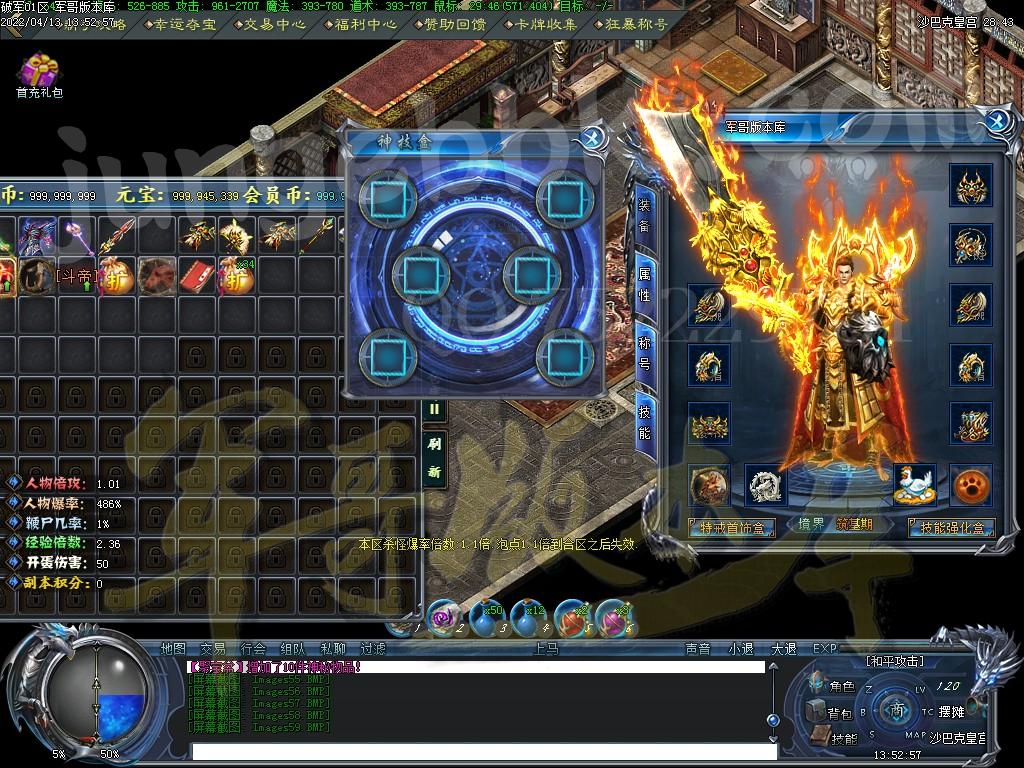Open the 特戒首饰盒 special ring box
This screenshot has width=1024, height=768.
732,527
